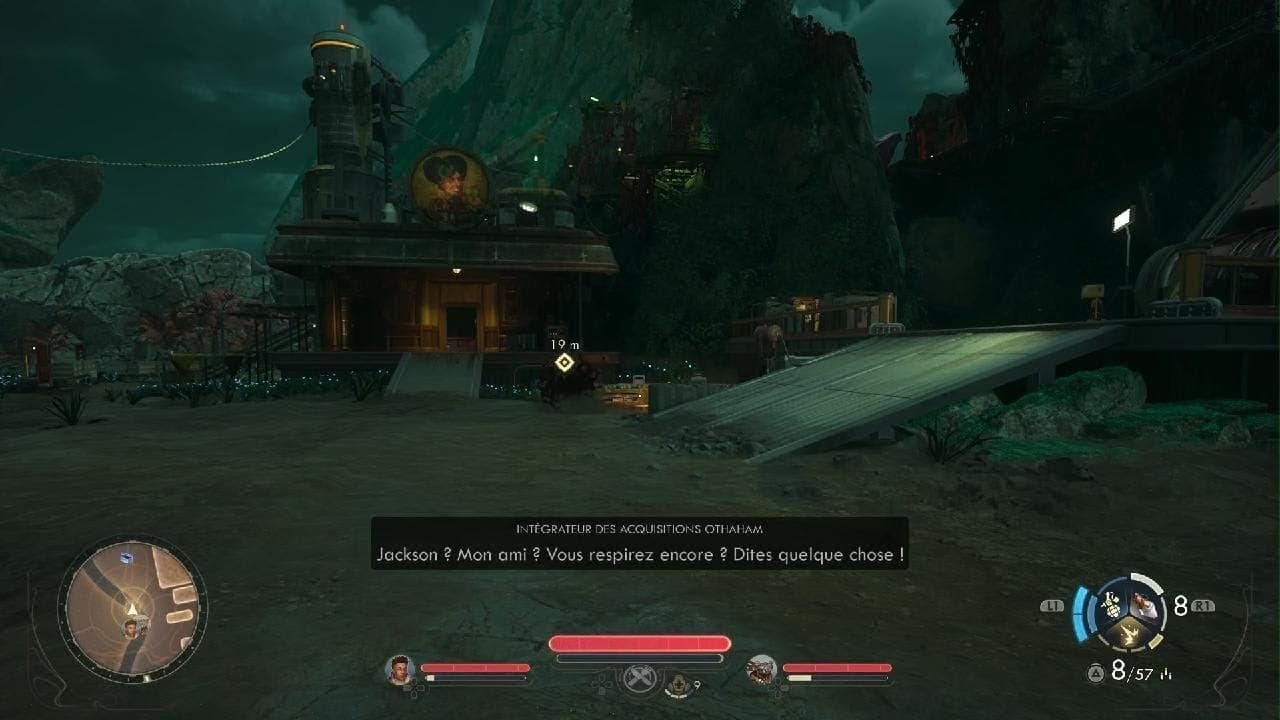
Task: Select the melee weapon segment of the weapon wheel
Action: point(1129,633)
